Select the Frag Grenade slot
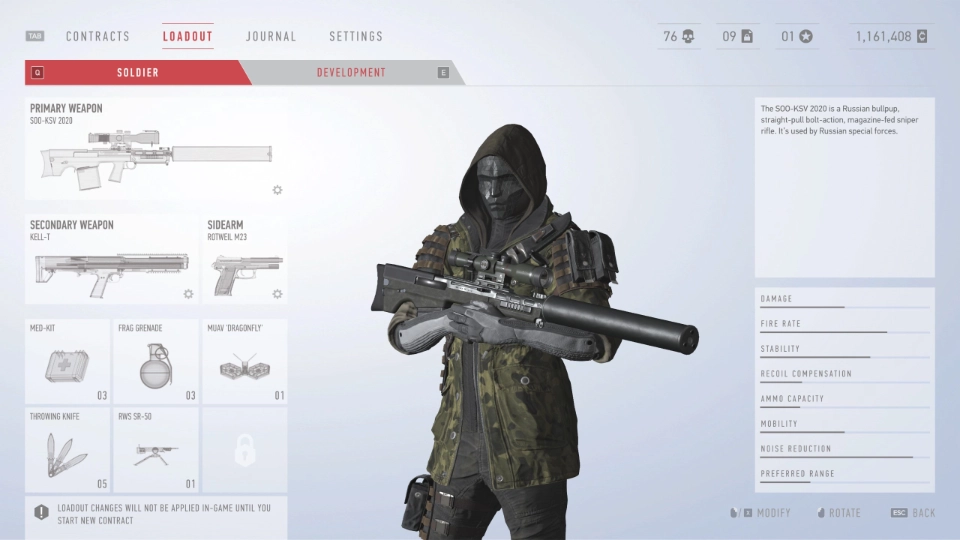 pos(156,362)
